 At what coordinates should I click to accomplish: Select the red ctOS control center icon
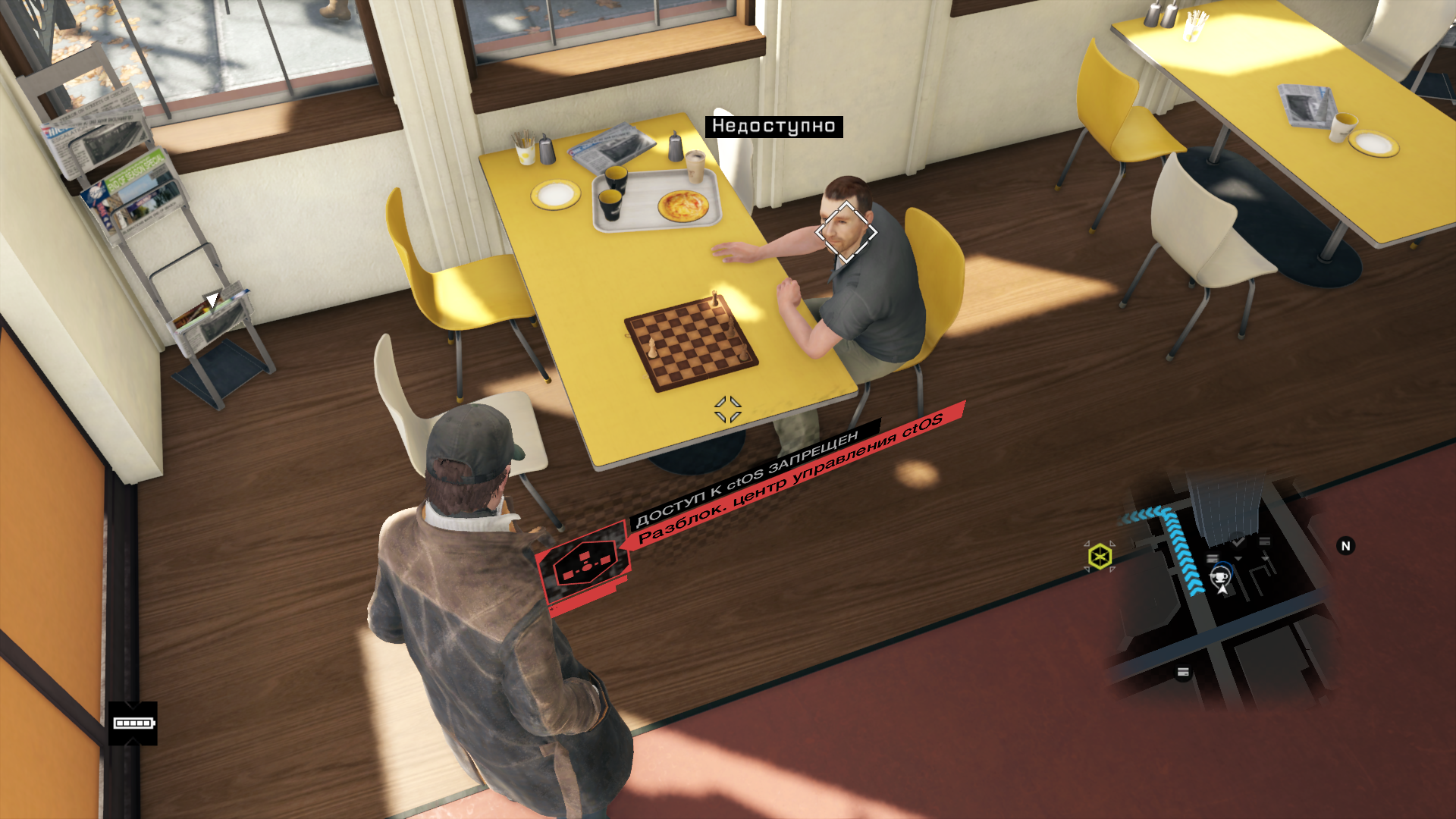(582, 565)
